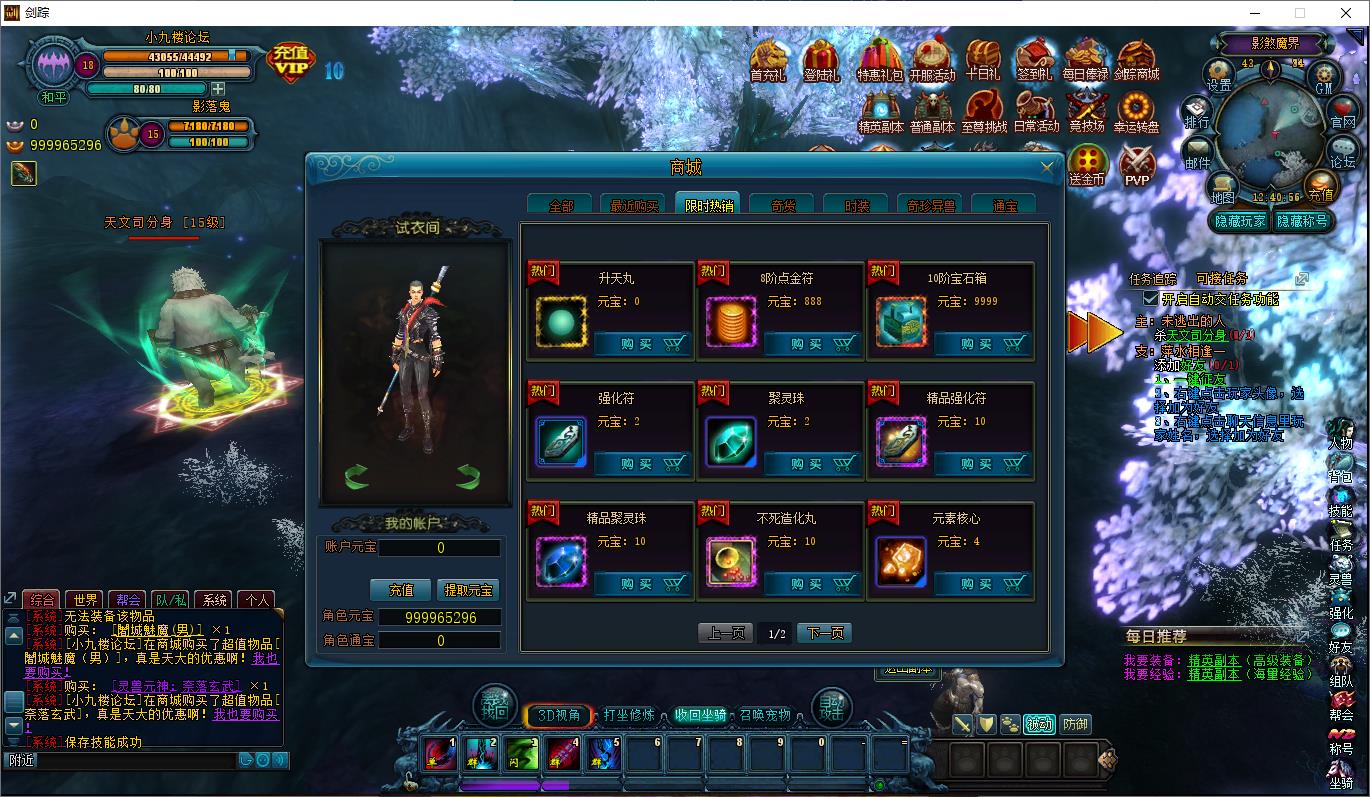Switch to the 时装 shop tab

[855, 203]
